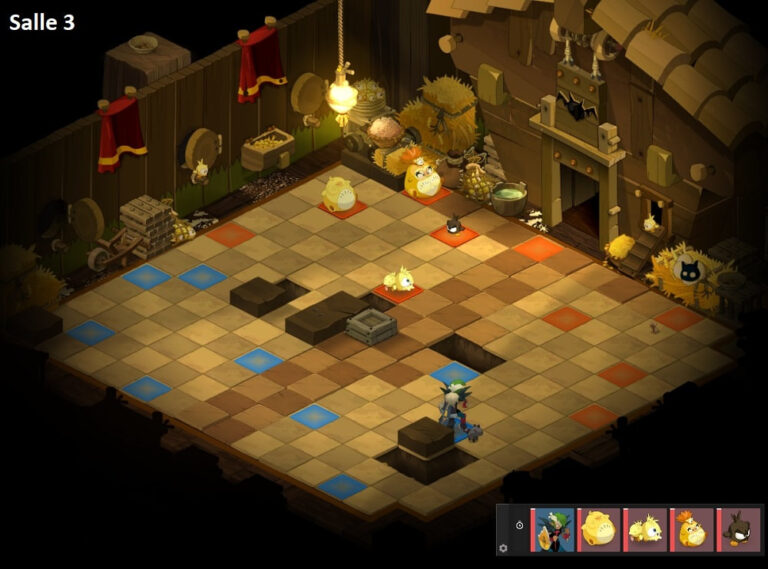The height and width of the screenshot is (569, 768).
Task: Select the green-haired player portrait in turn order
Action: click(x=554, y=530)
